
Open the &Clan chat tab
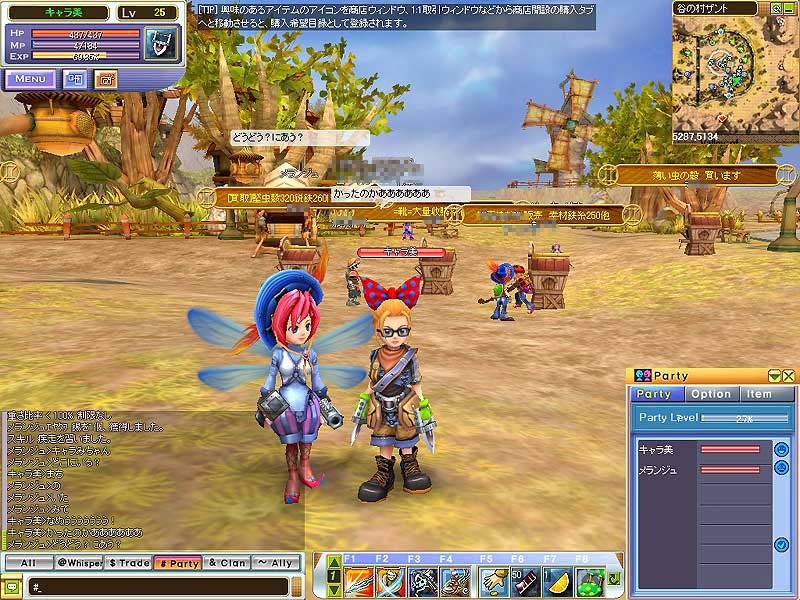[x=227, y=563]
